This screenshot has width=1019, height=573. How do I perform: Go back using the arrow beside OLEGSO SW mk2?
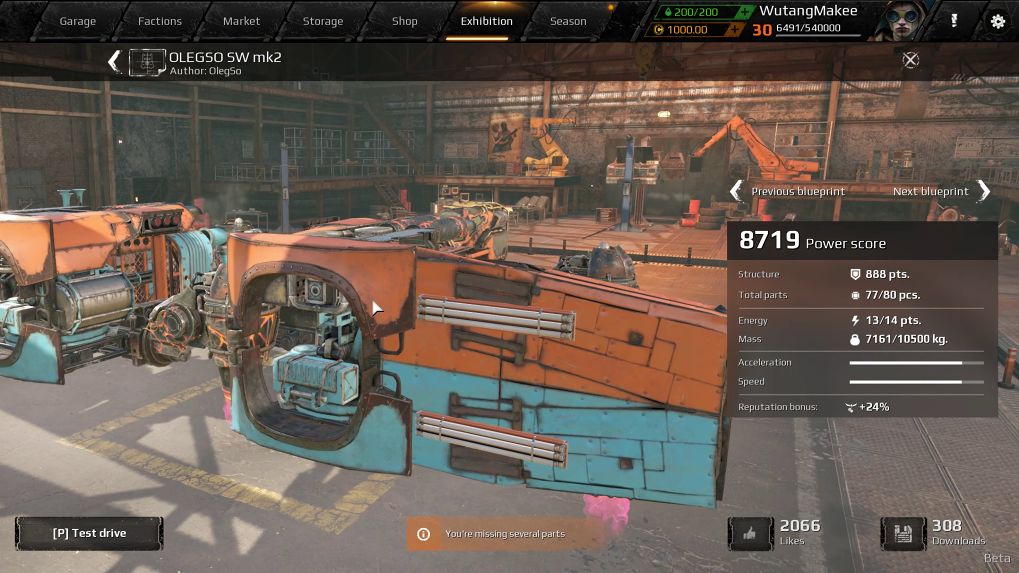tap(114, 62)
